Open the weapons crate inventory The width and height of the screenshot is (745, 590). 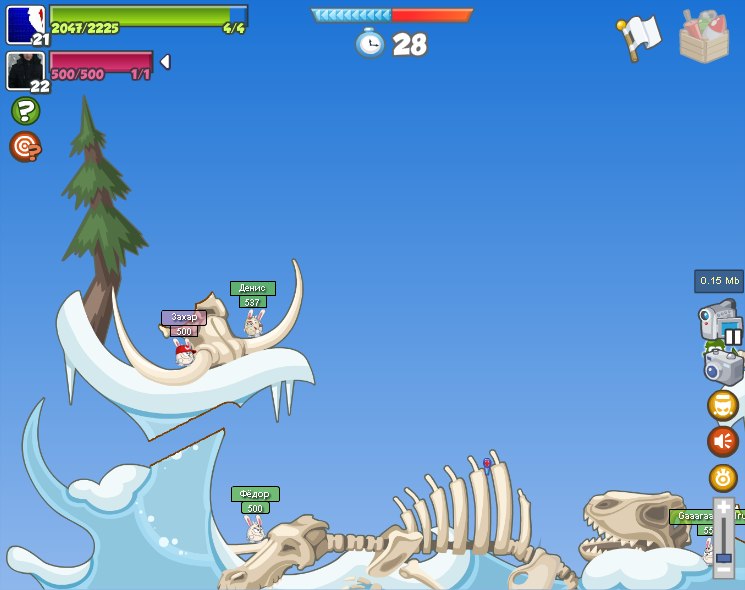(704, 36)
